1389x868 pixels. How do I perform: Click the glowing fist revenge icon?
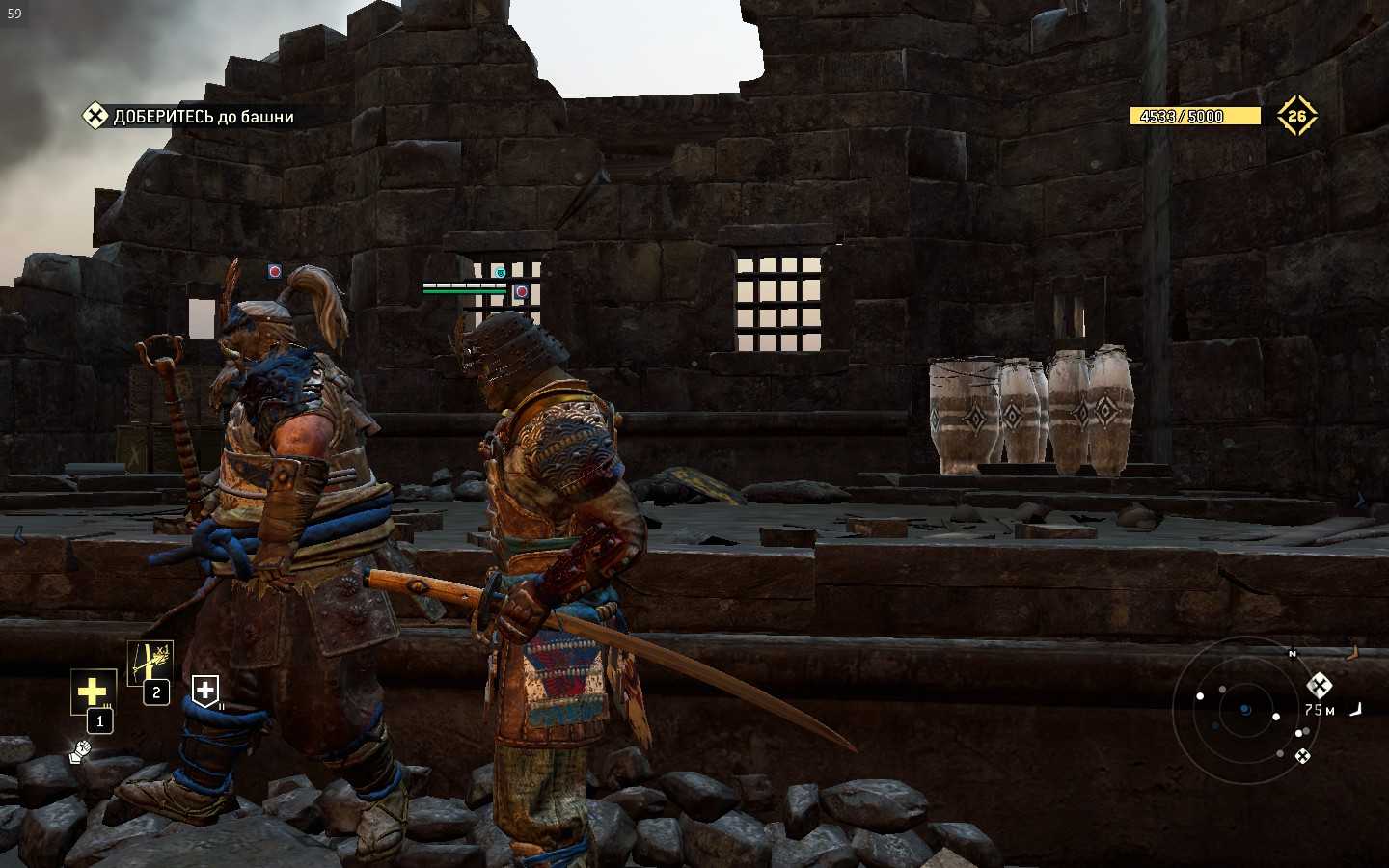click(x=80, y=751)
